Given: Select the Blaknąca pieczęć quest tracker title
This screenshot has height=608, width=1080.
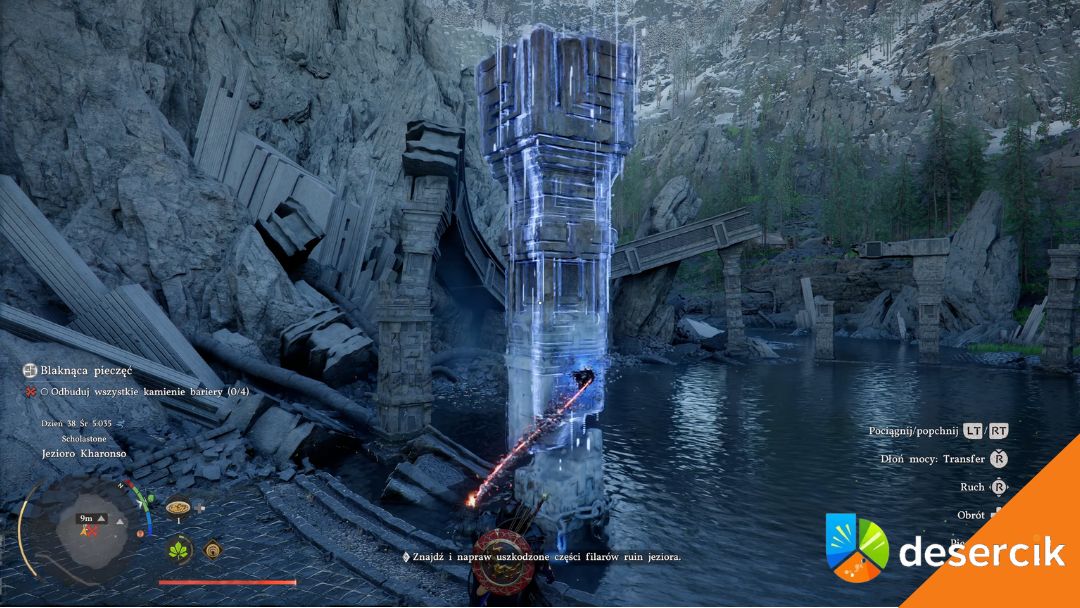Looking at the screenshot, I should click(x=77, y=370).
